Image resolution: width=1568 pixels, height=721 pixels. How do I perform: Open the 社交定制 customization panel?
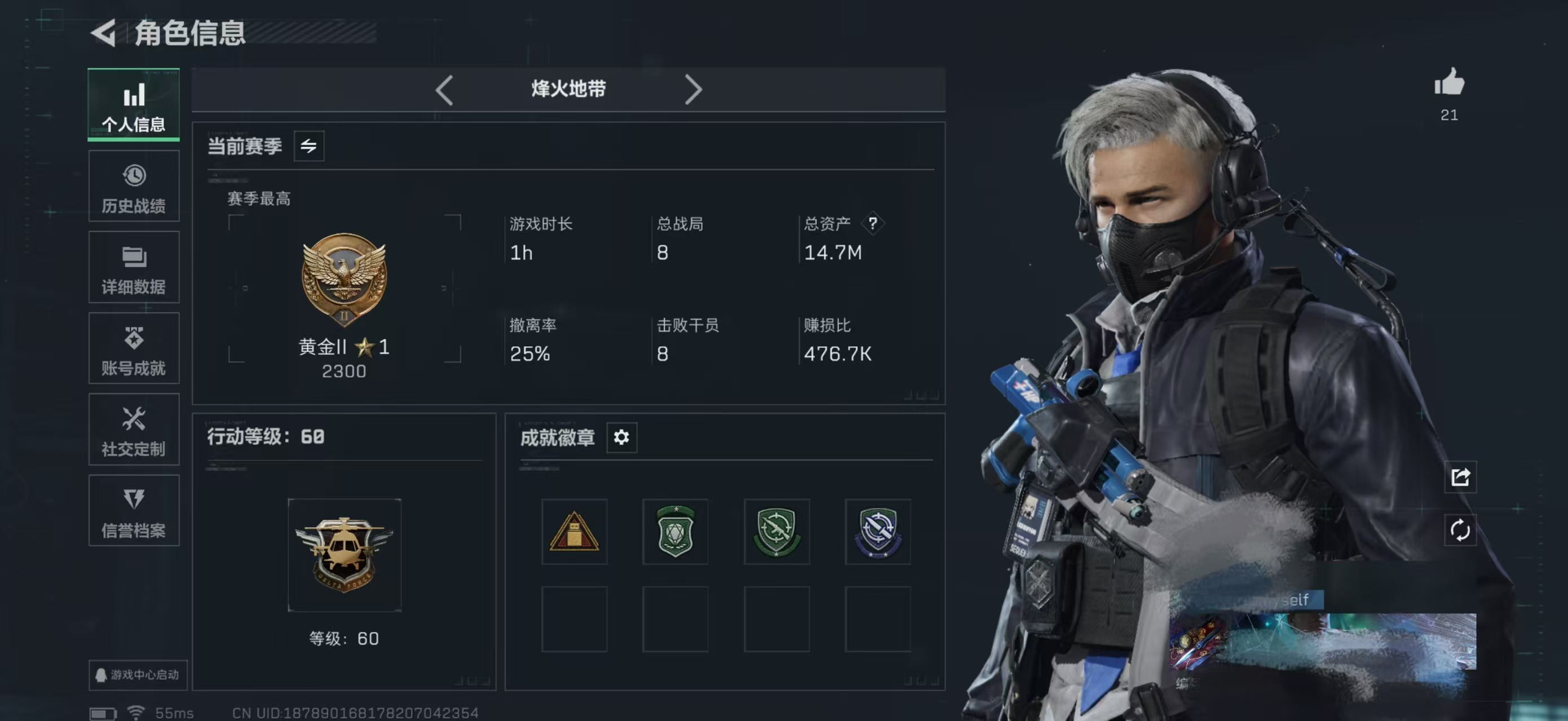click(133, 430)
